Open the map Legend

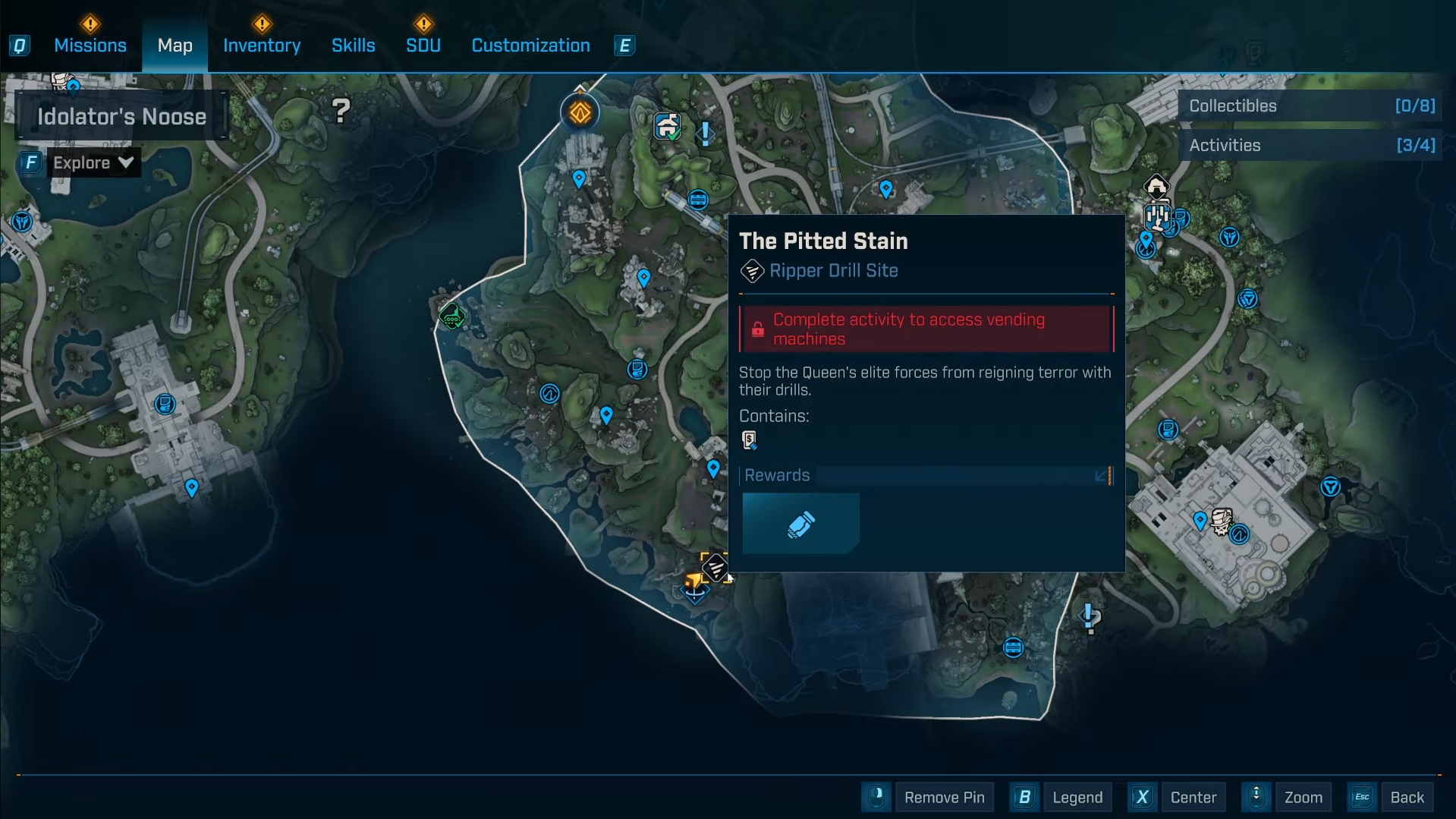point(1077,797)
